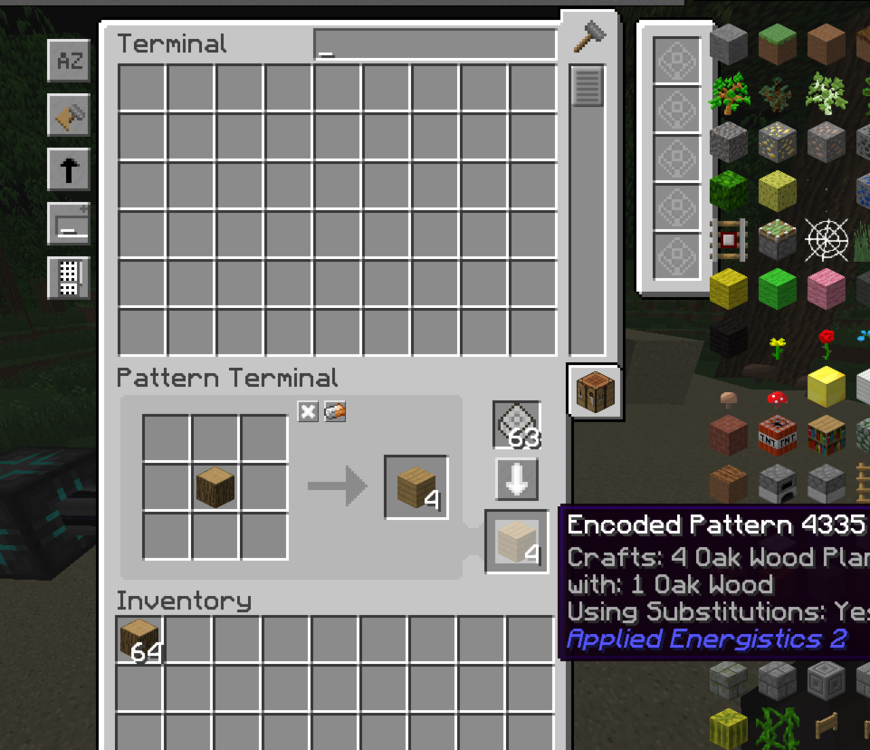Pick the pink wool block from the item list
870x750 pixels.
pos(827,289)
